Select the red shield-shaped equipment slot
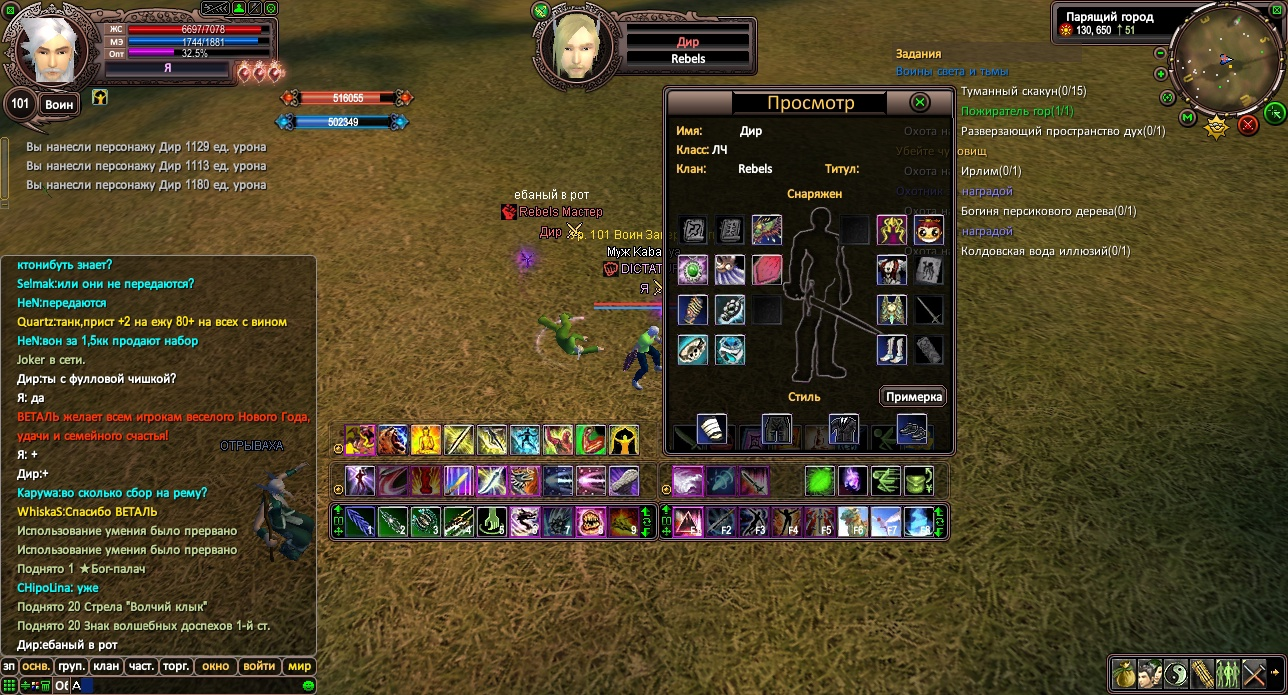 767,270
